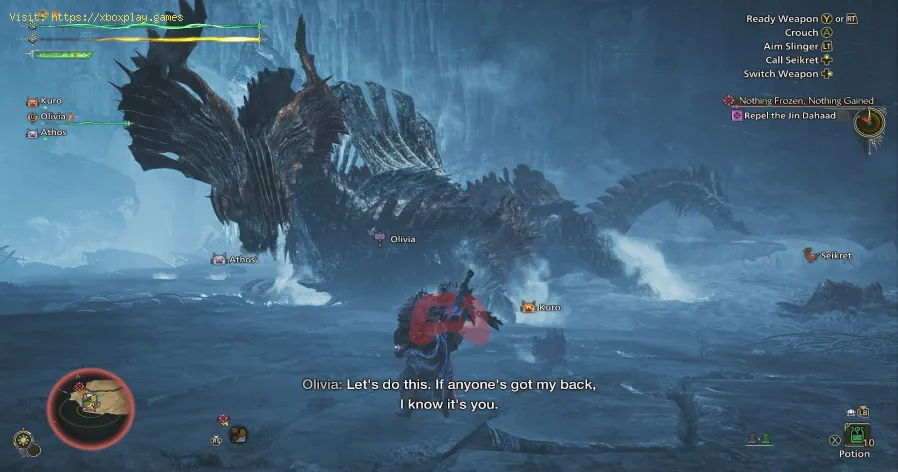Select Athos in the party list
The width and height of the screenshot is (898, 472).
(53, 133)
